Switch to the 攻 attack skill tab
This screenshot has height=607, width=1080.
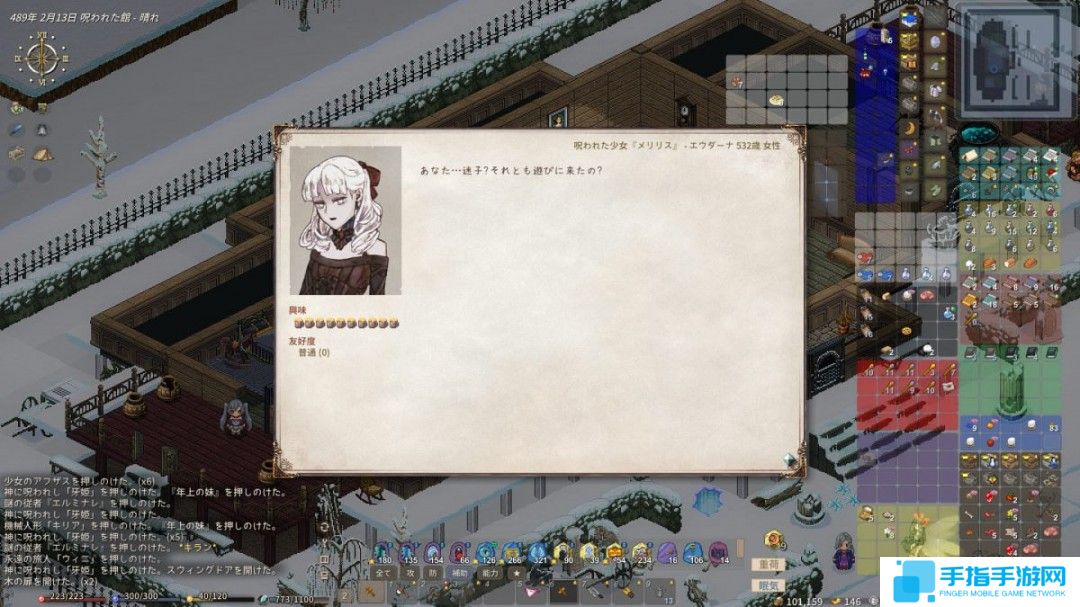[x=410, y=574]
